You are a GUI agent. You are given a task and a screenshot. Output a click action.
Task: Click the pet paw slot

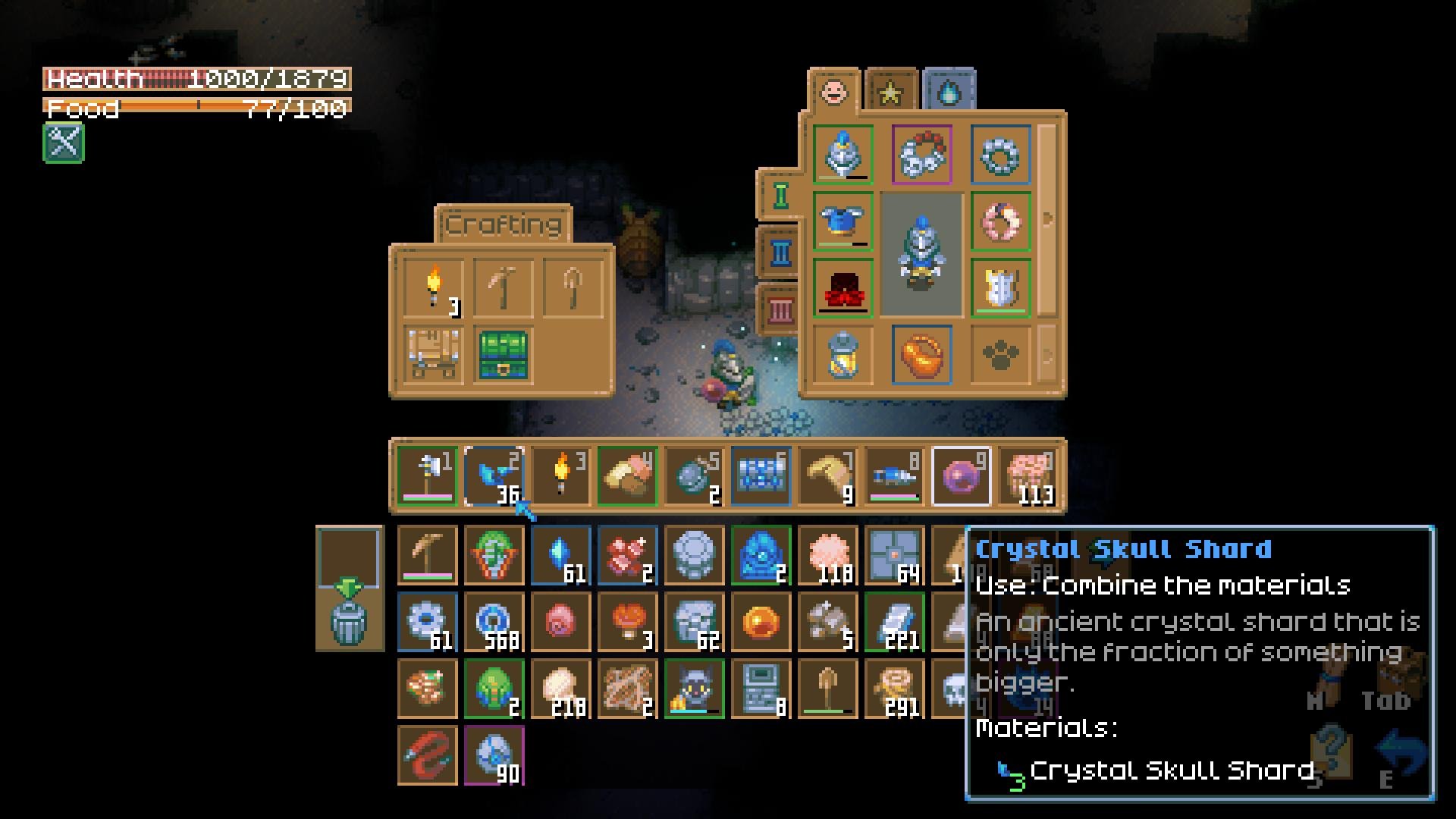pos(1000,355)
